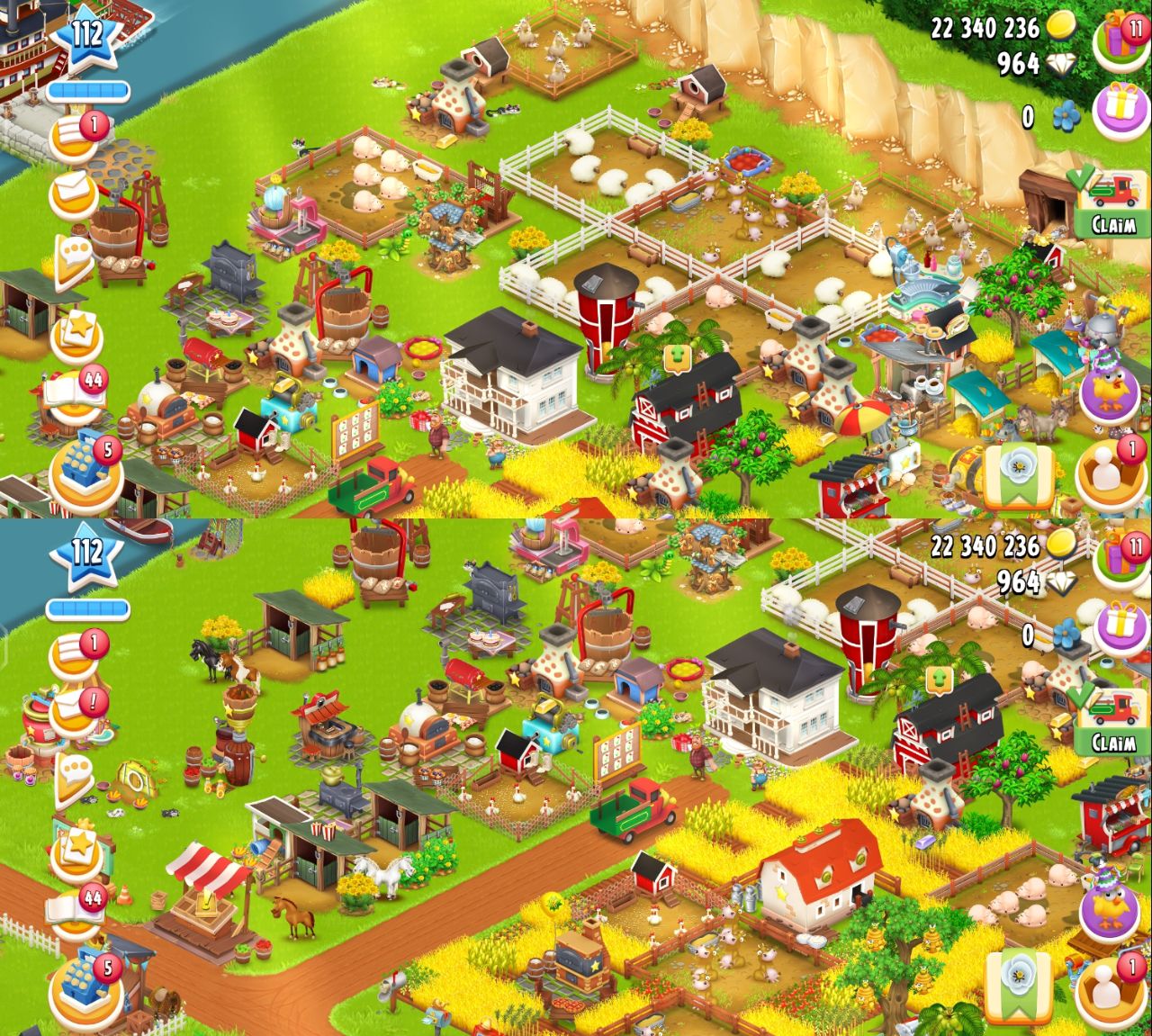Open the mail envelope without an alert badge
Viewport: 1152px width, 1036px height.
pos(74,194)
